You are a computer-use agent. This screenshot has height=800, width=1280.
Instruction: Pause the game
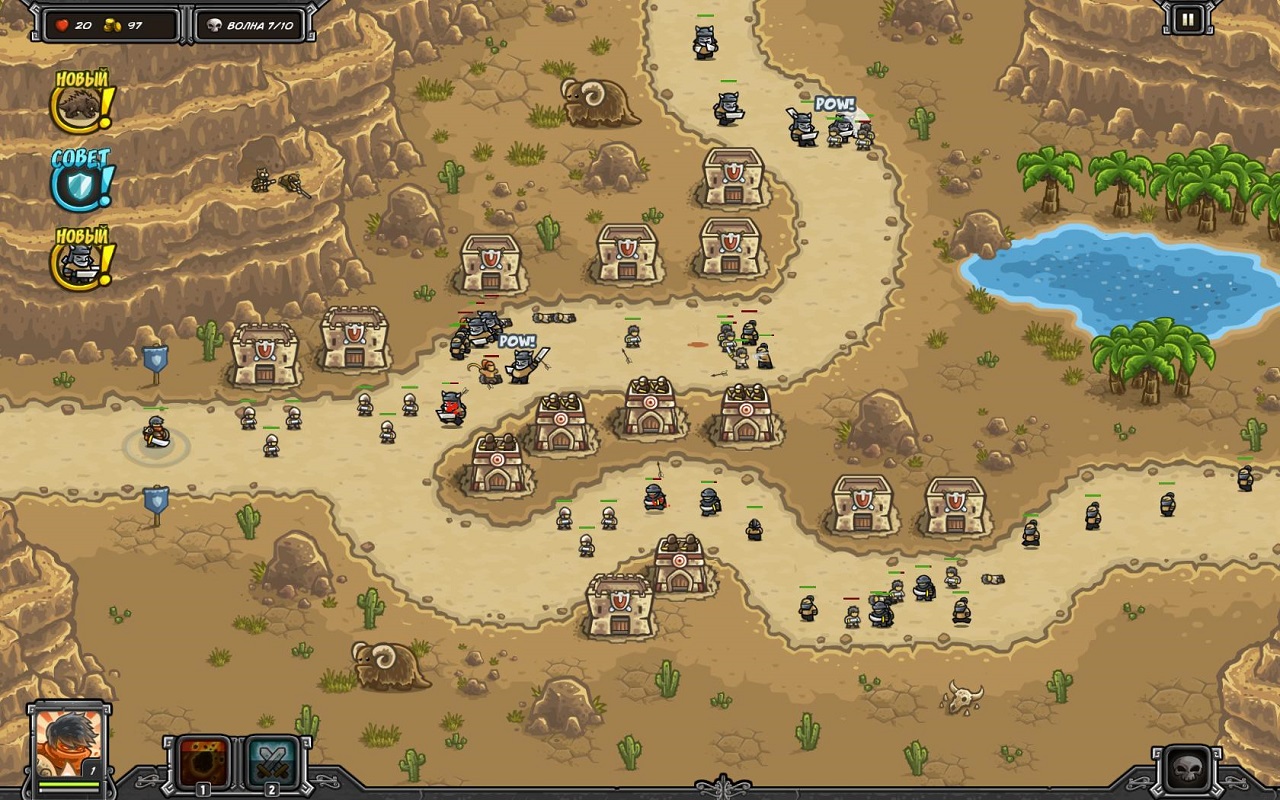[x=1188, y=19]
